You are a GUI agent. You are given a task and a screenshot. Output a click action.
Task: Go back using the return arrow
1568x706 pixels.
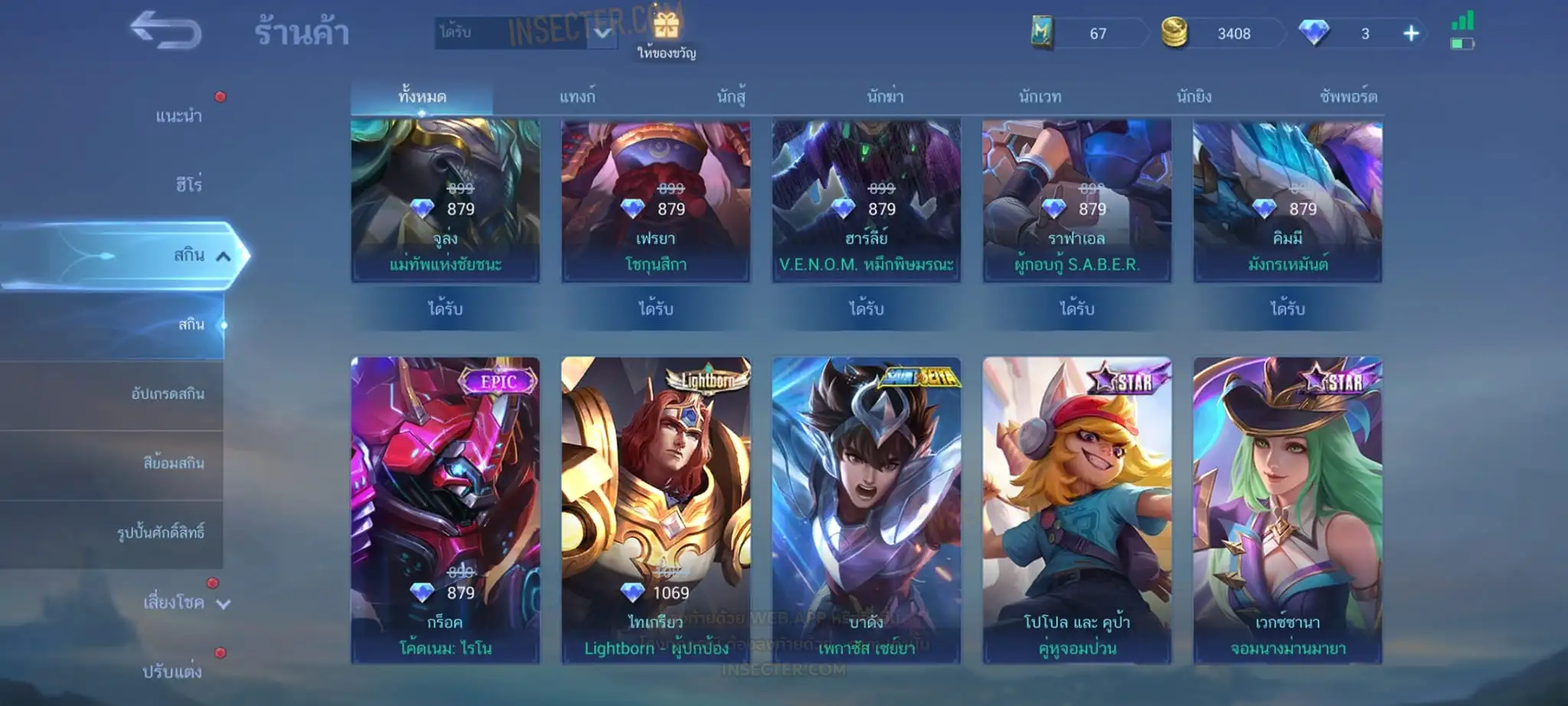click(x=165, y=31)
